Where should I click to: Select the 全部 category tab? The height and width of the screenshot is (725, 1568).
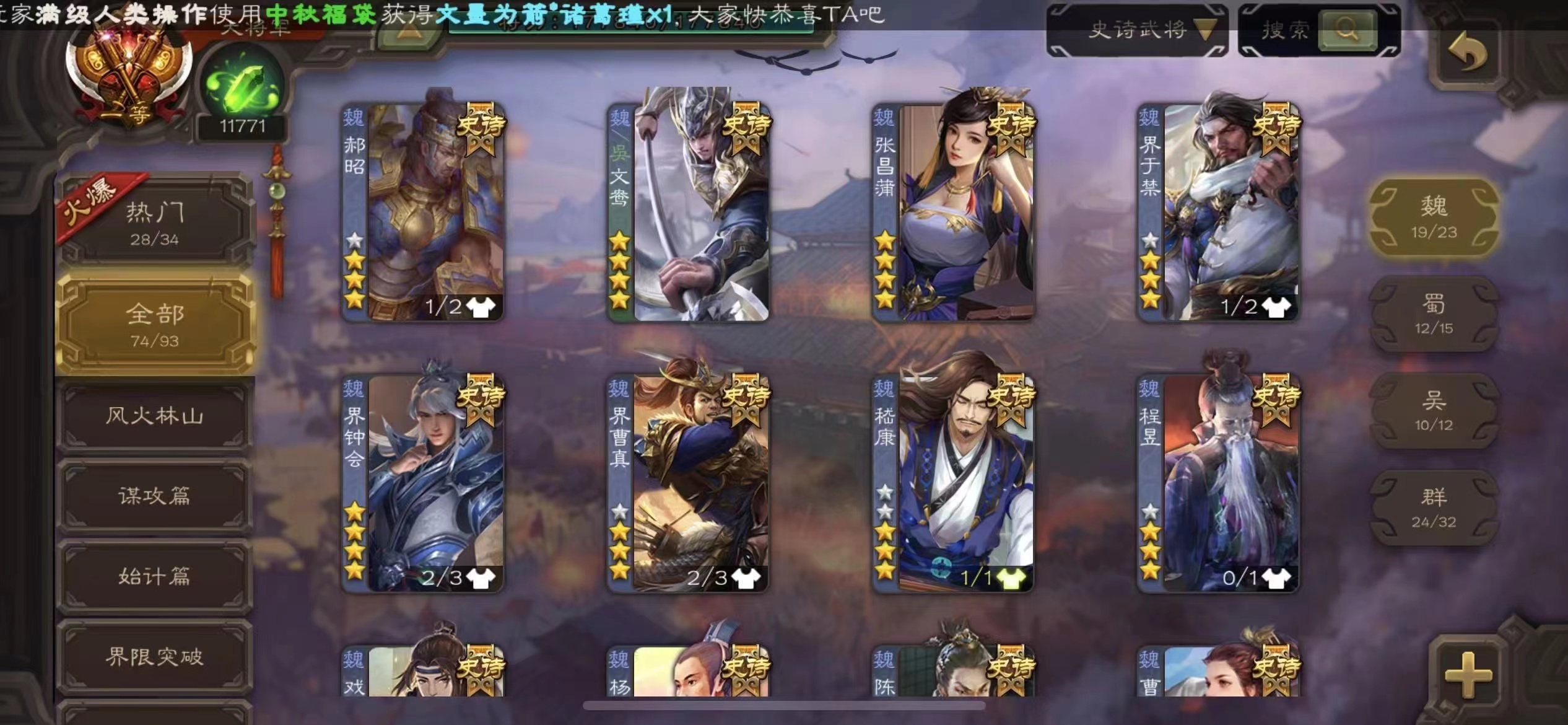[155, 324]
